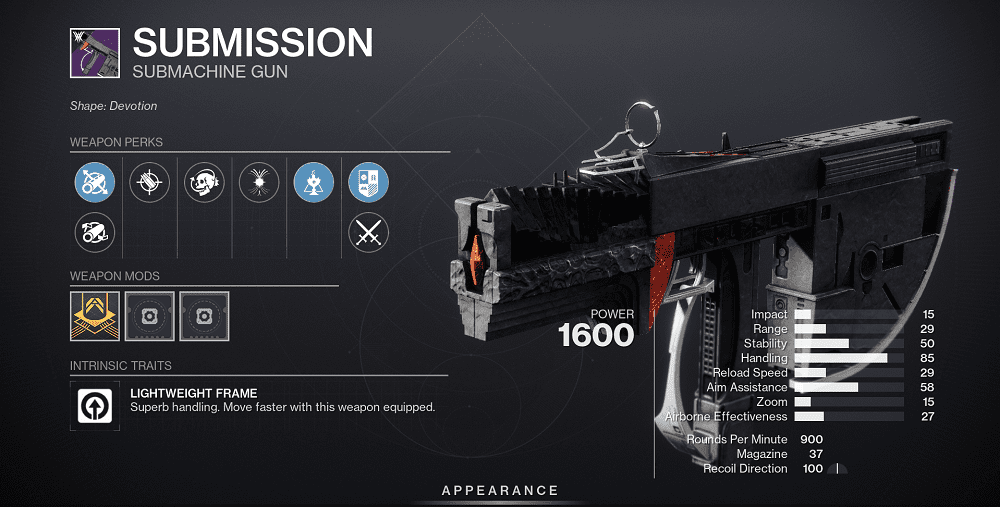
Task: Select the blue barrel perk with arrows
Action: point(95,183)
